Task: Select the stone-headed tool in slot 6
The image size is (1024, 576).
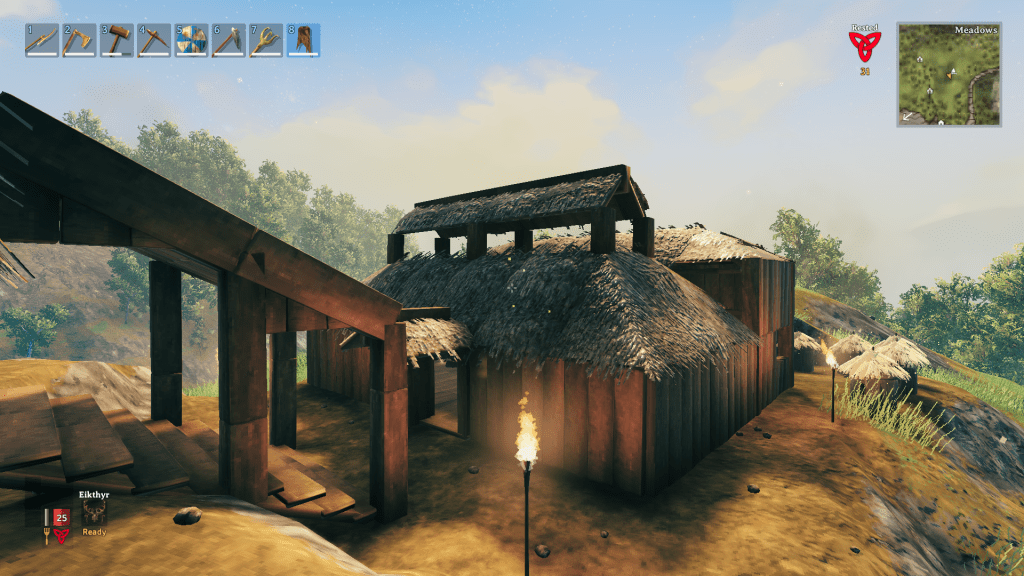Action: pyautogui.click(x=229, y=40)
